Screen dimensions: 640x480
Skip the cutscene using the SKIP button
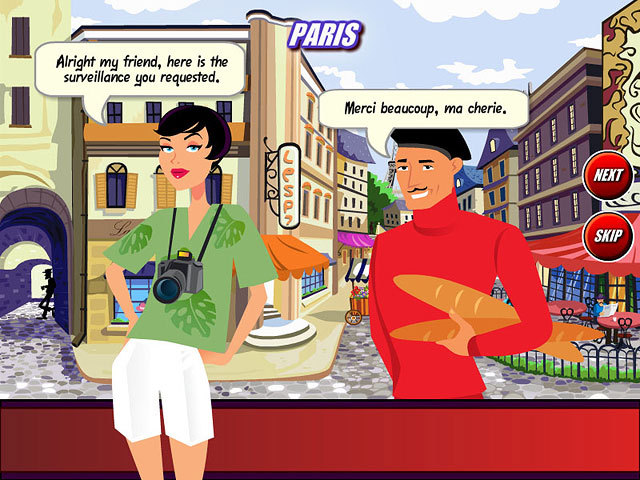[x=607, y=235]
